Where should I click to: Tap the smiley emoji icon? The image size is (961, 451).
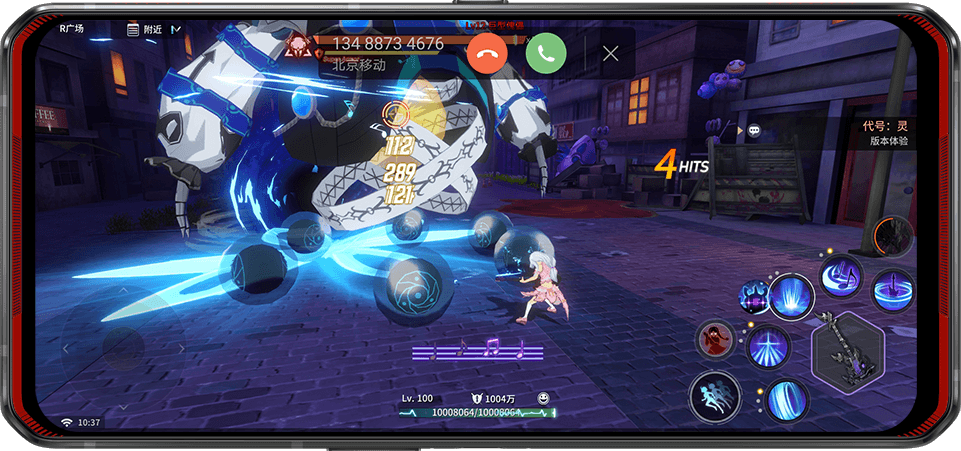(543, 398)
